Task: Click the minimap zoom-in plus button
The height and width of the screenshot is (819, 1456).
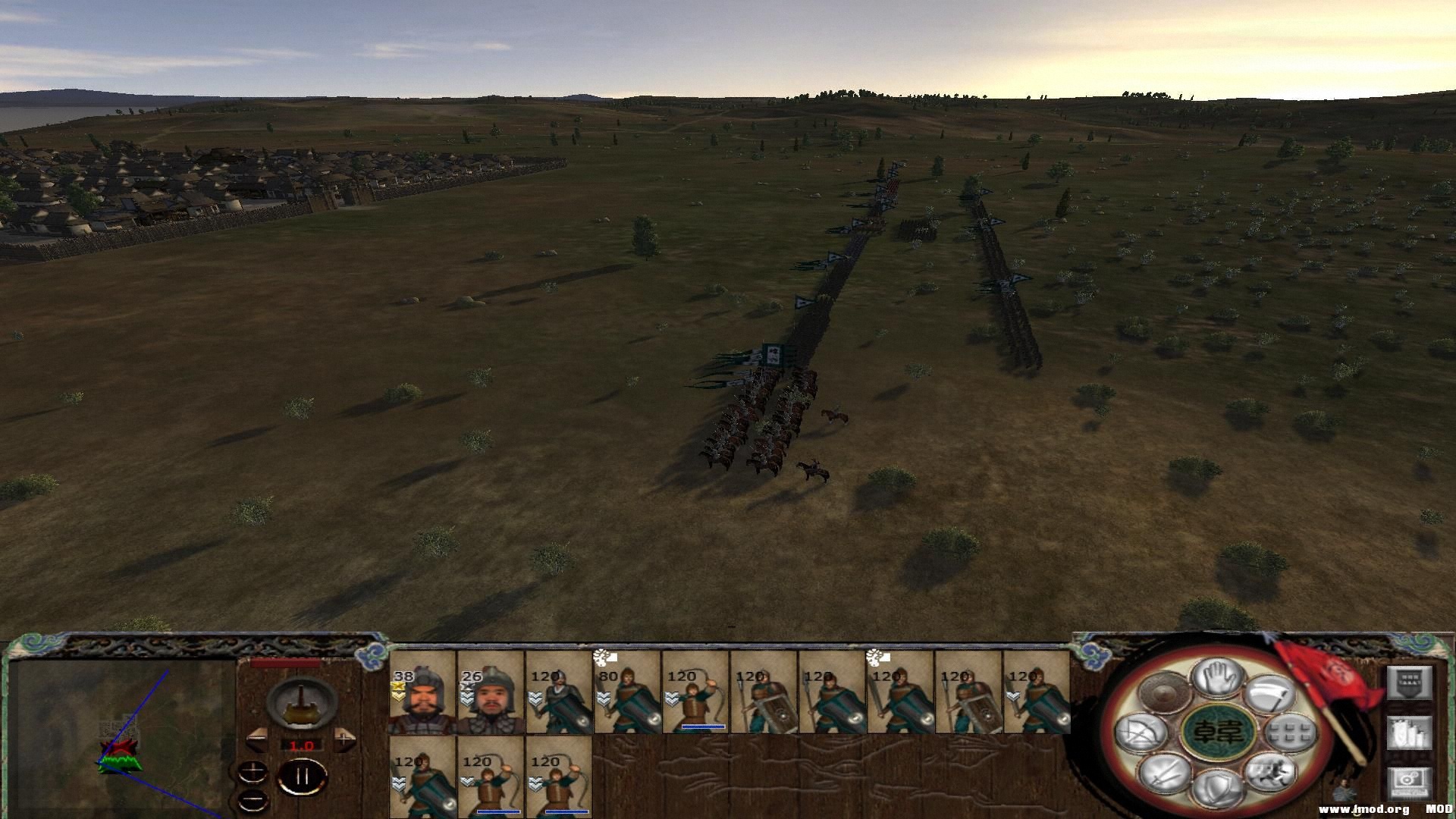Action: pyautogui.click(x=253, y=772)
